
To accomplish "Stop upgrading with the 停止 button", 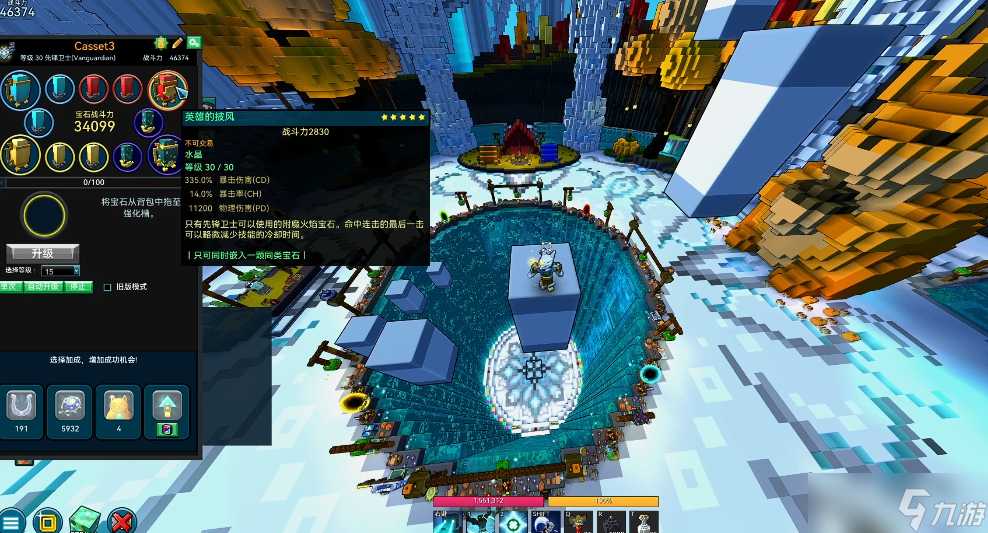I will pos(78,287).
